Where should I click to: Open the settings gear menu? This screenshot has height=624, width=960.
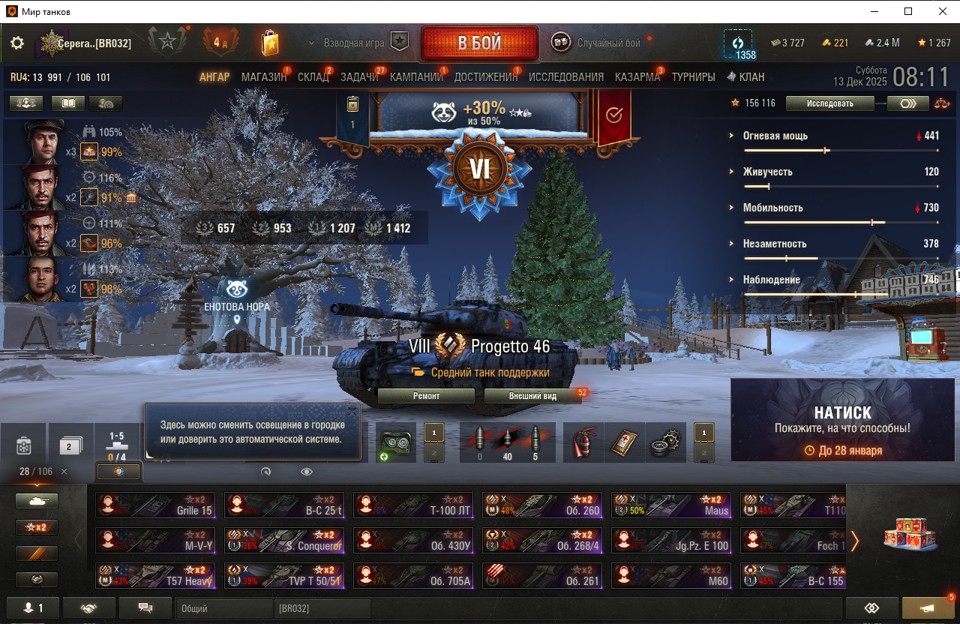click(17, 43)
